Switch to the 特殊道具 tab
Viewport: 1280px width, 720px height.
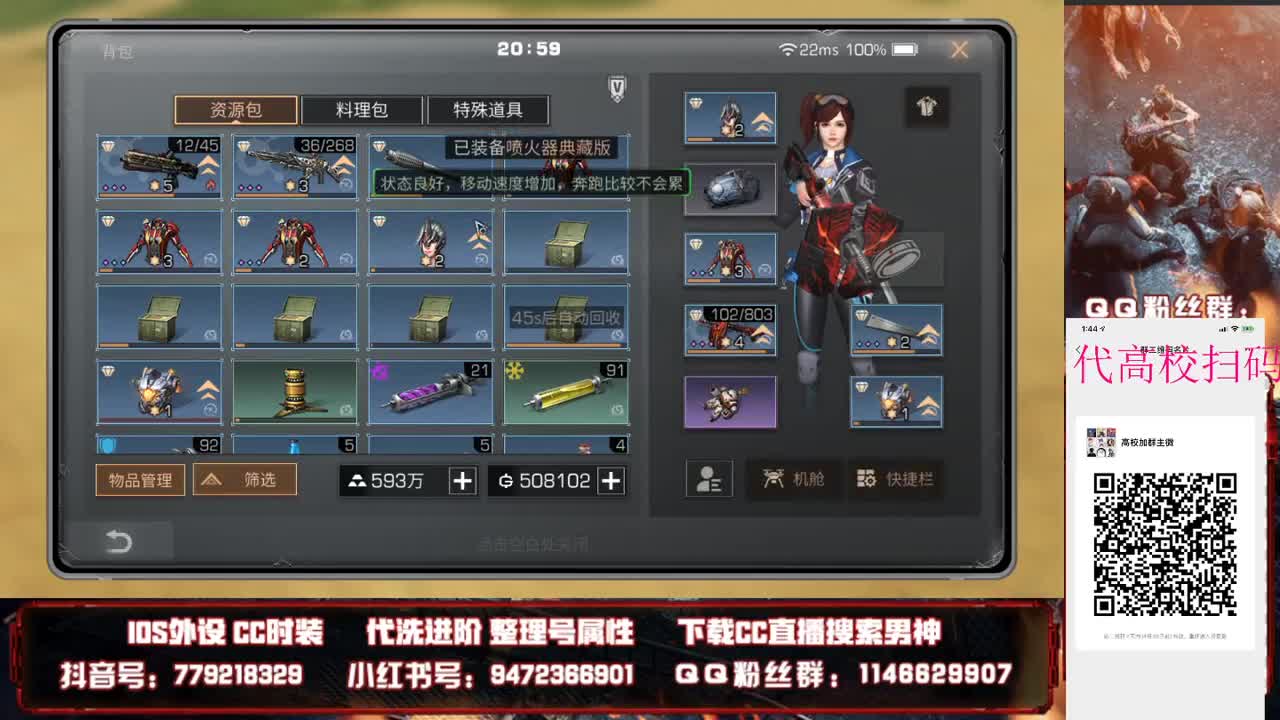489,110
